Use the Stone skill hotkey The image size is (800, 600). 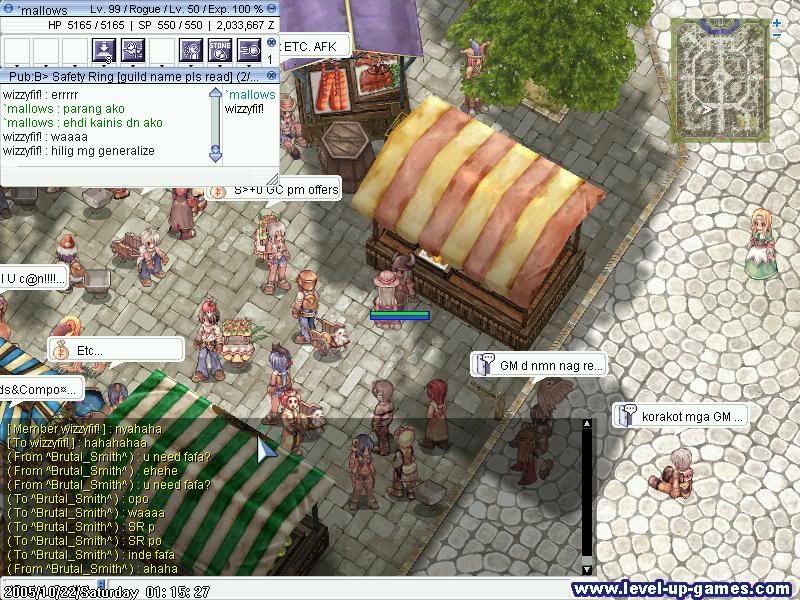point(220,49)
